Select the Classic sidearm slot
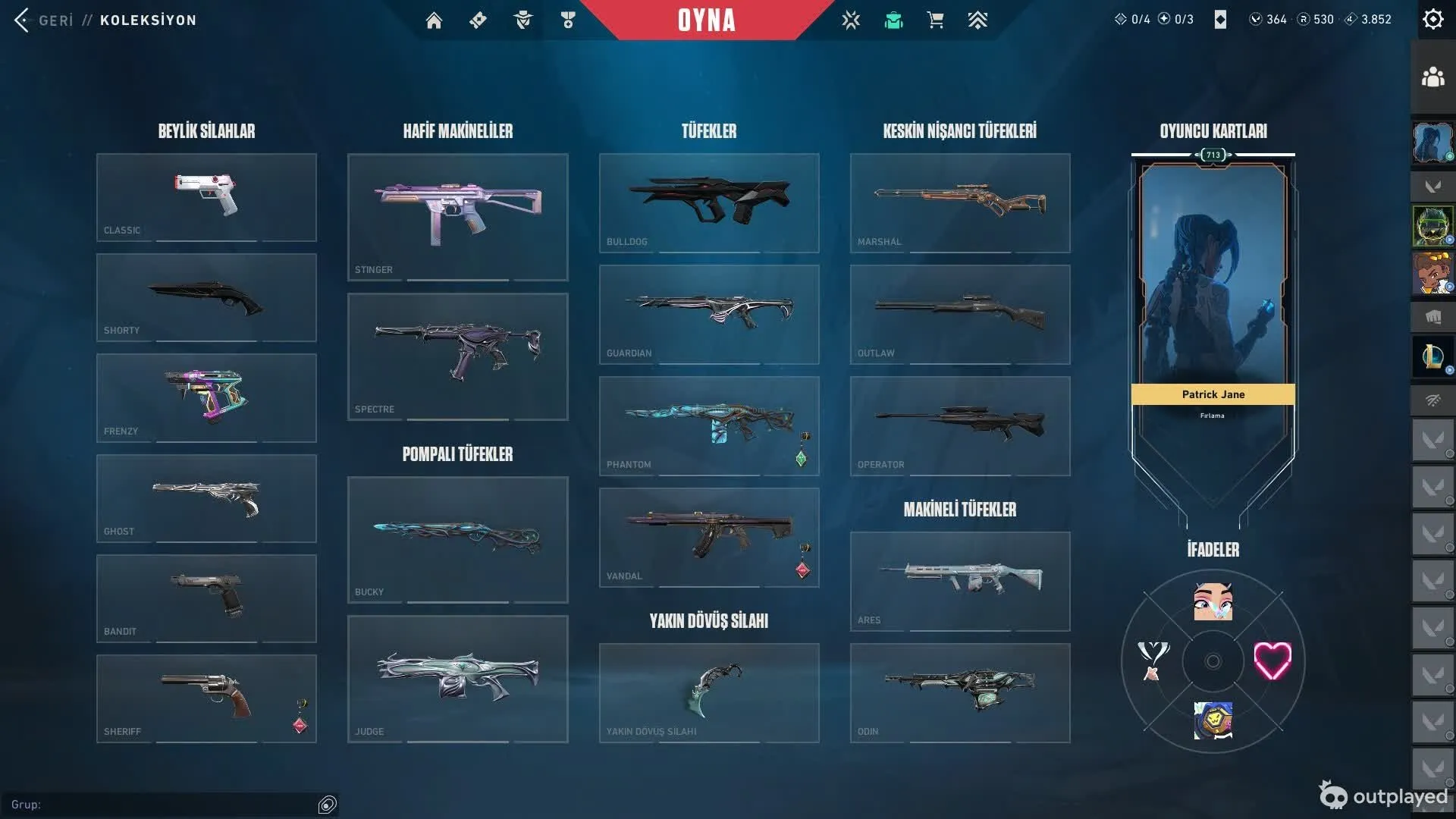The height and width of the screenshot is (819, 1456). 206,197
